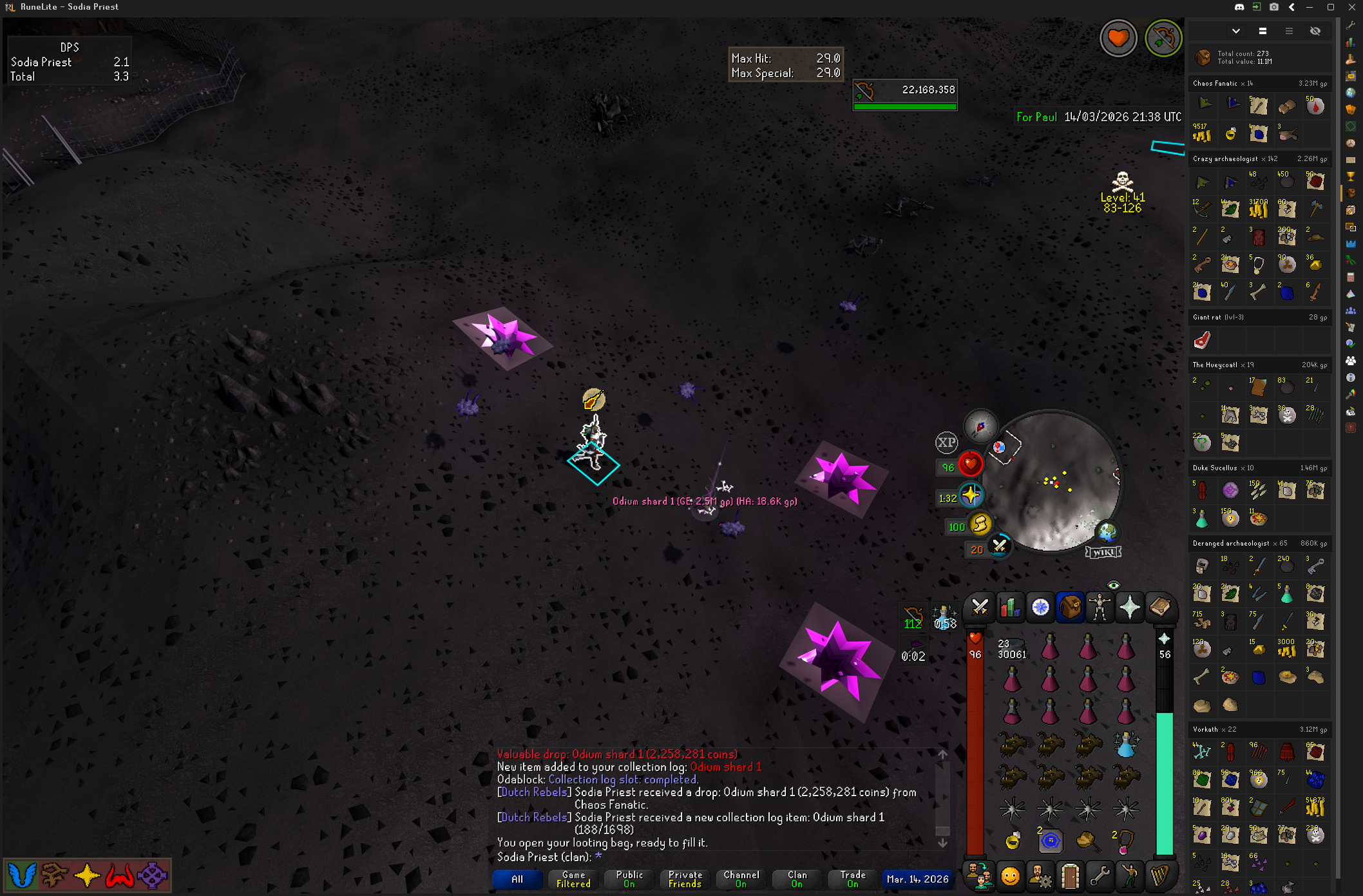Click the Clan chat filter button
The image size is (1363, 896).
[x=797, y=879]
